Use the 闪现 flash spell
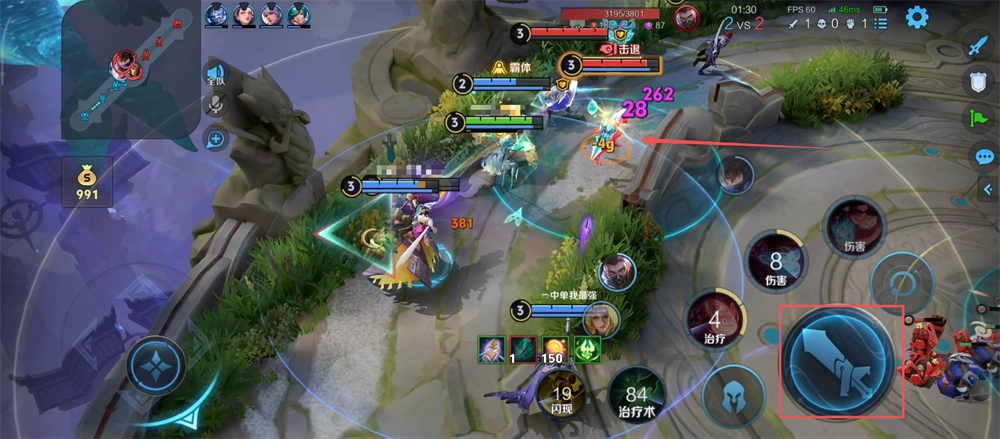The image size is (1000, 439). pos(563,398)
